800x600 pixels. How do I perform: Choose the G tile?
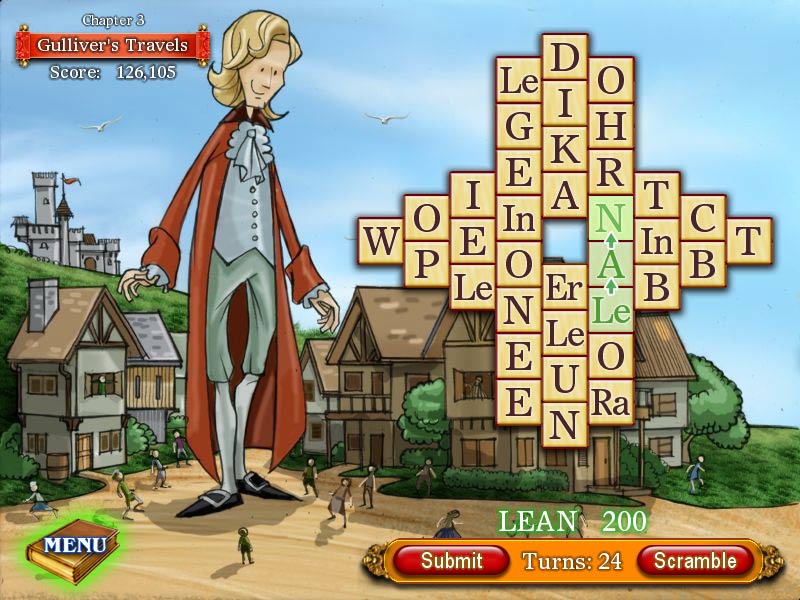tap(519, 126)
